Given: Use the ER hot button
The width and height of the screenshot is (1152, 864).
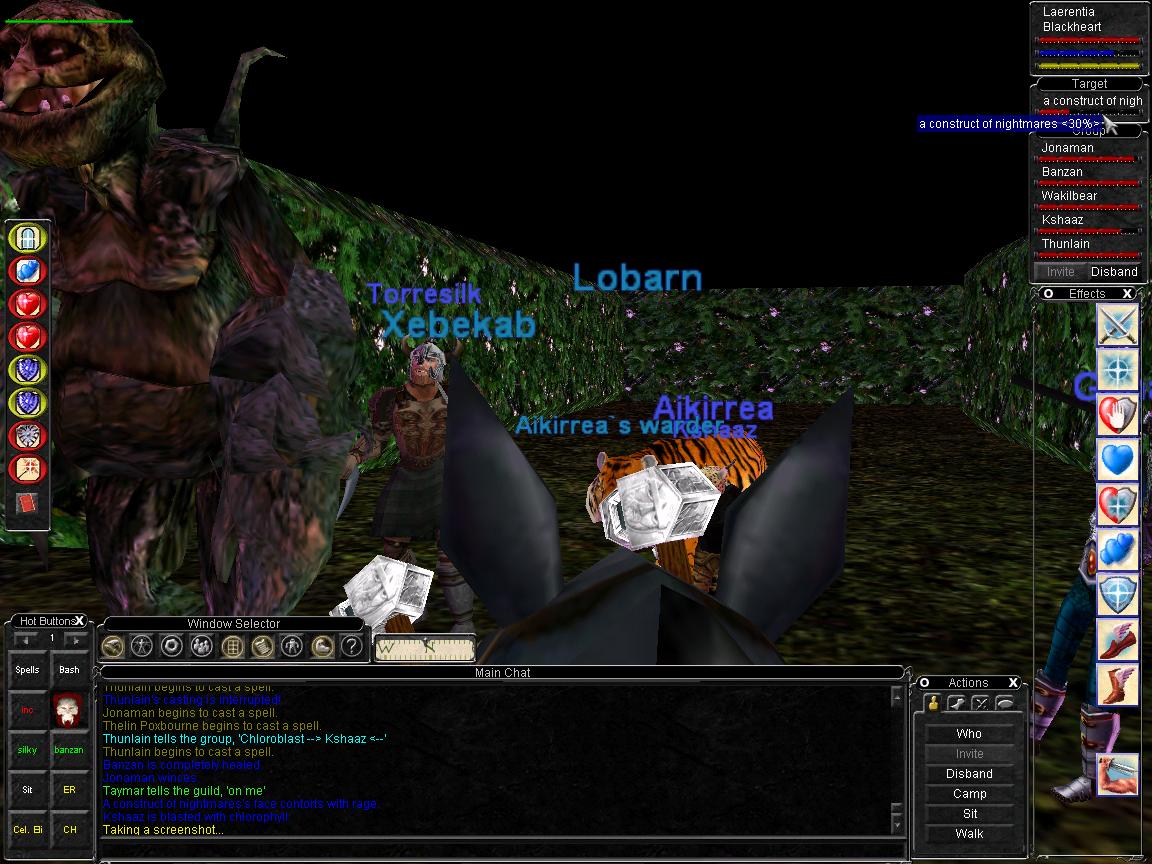Looking at the screenshot, I should (x=69, y=790).
